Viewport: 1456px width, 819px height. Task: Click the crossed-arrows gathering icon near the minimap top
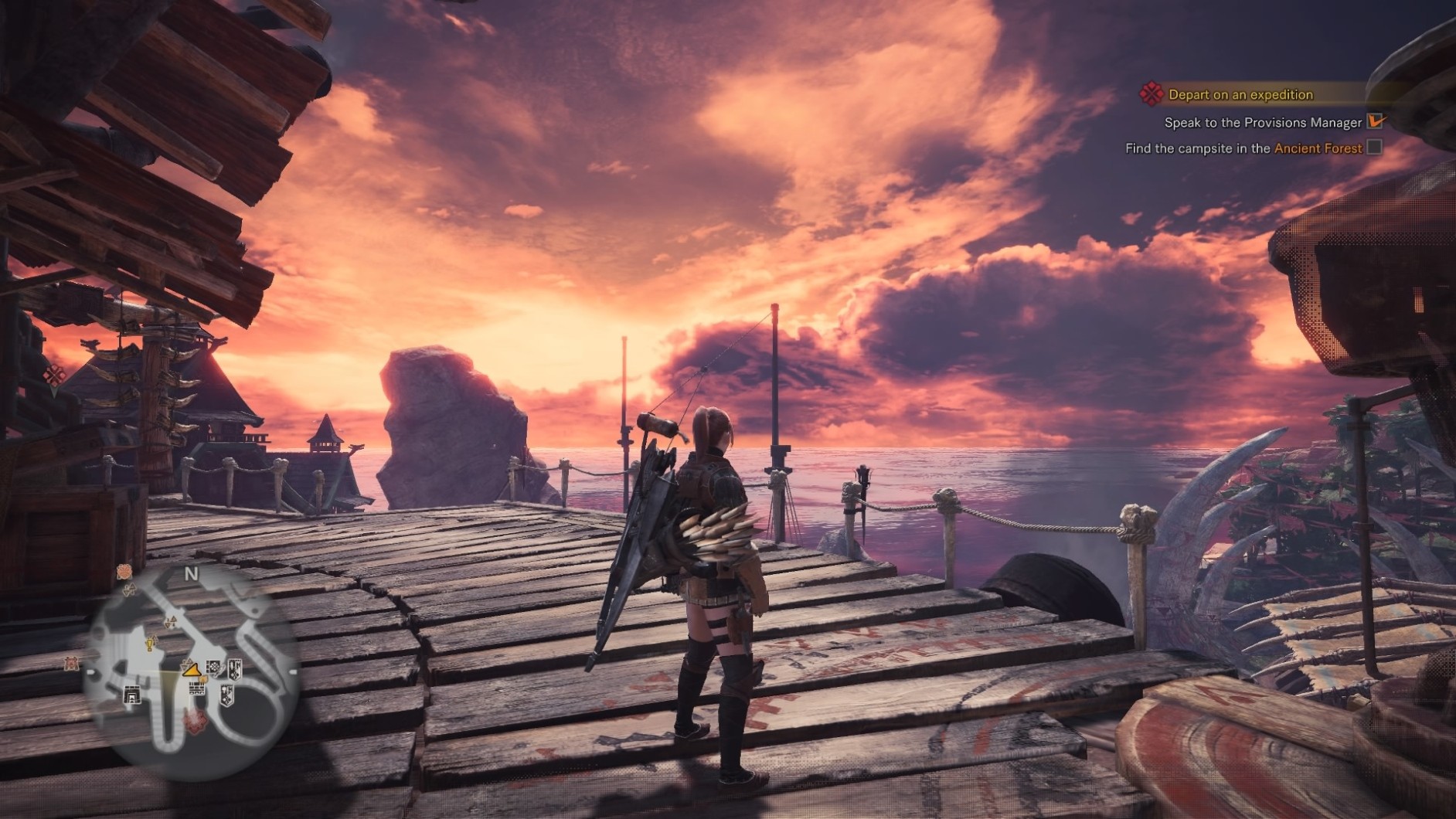click(129, 590)
